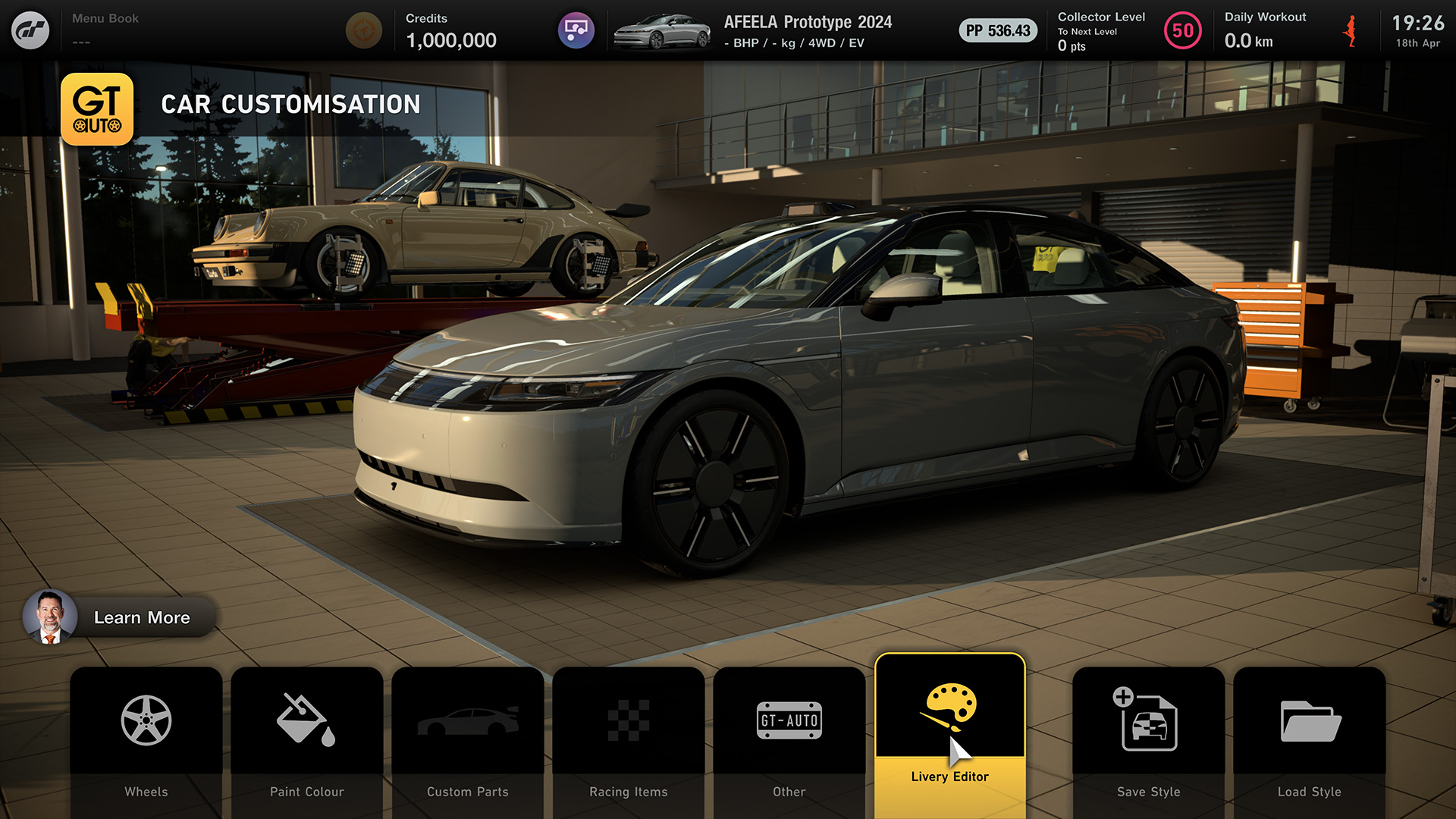Click the Learn More button

point(121,617)
